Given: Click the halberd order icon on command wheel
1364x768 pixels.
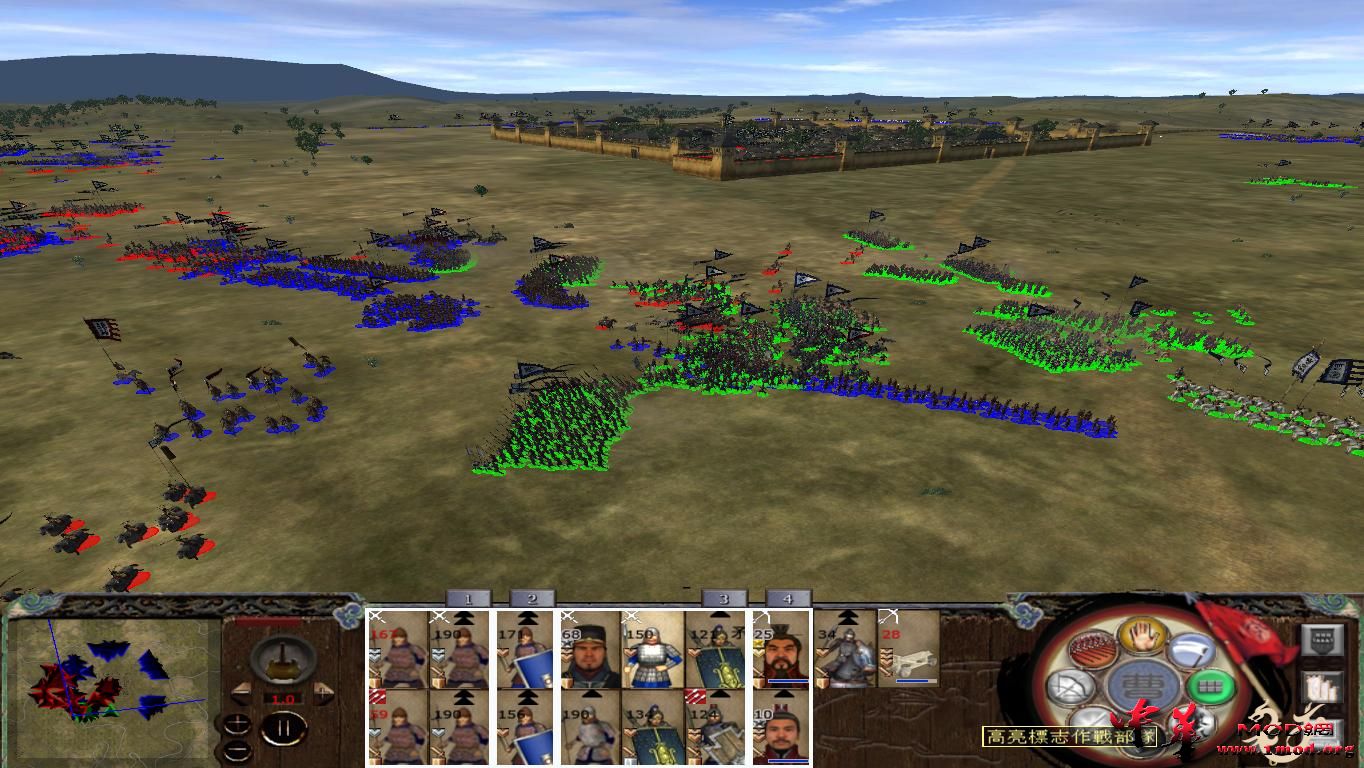Looking at the screenshot, I should pyautogui.click(x=1192, y=651).
